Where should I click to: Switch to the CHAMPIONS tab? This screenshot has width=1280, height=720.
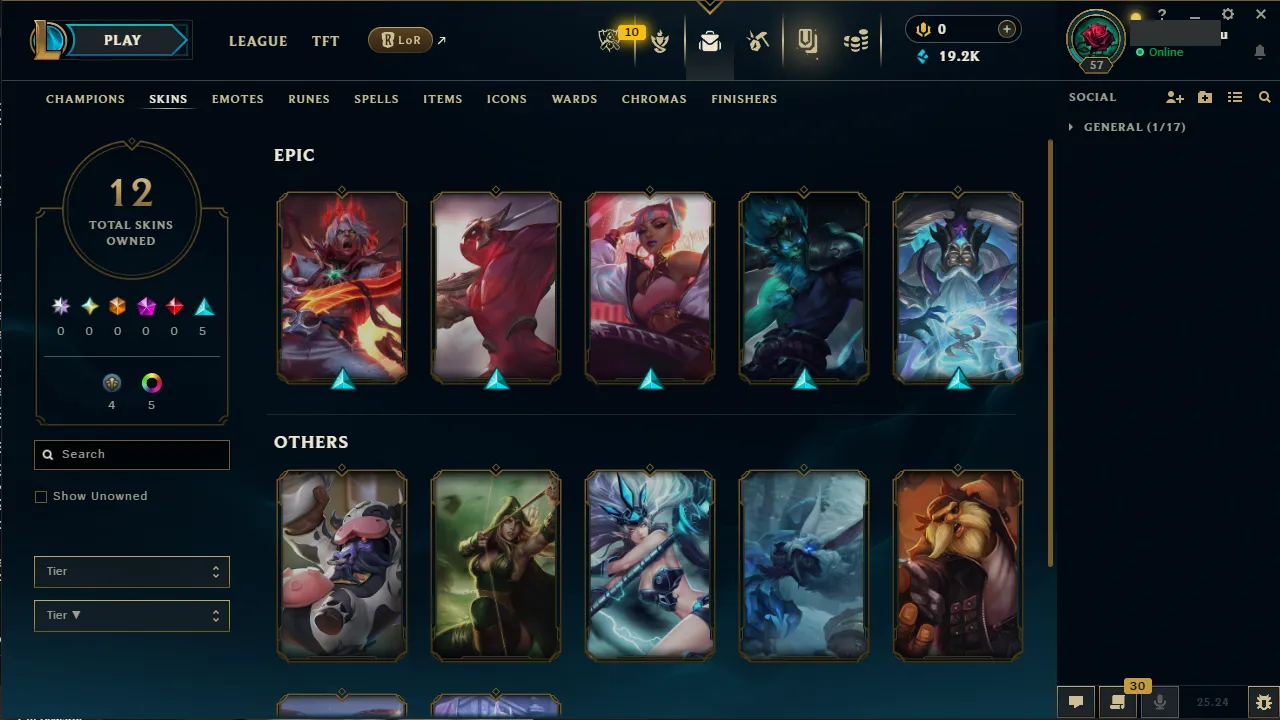(85, 99)
